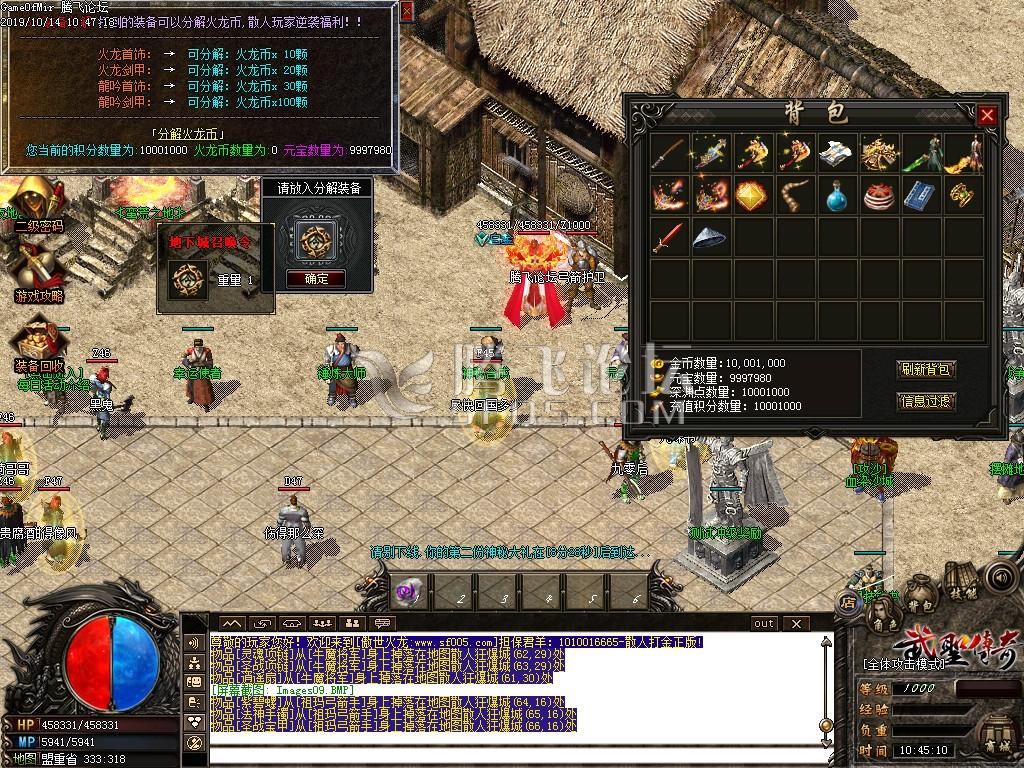Choose the bamboo hat item in the backpack
The width and height of the screenshot is (1024, 768).
[x=708, y=237]
